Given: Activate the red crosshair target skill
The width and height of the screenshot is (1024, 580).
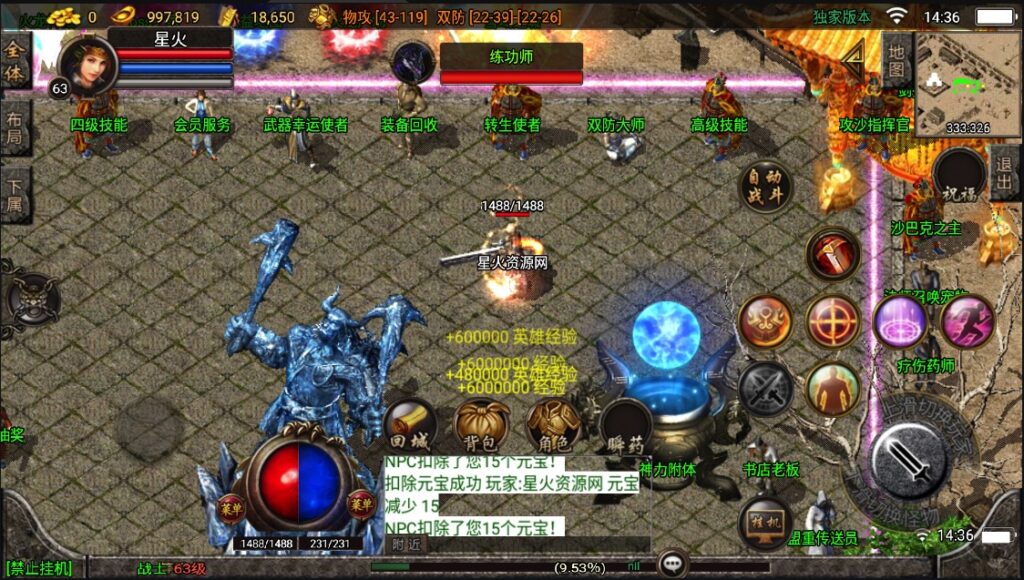Looking at the screenshot, I should pyautogui.click(x=832, y=321).
